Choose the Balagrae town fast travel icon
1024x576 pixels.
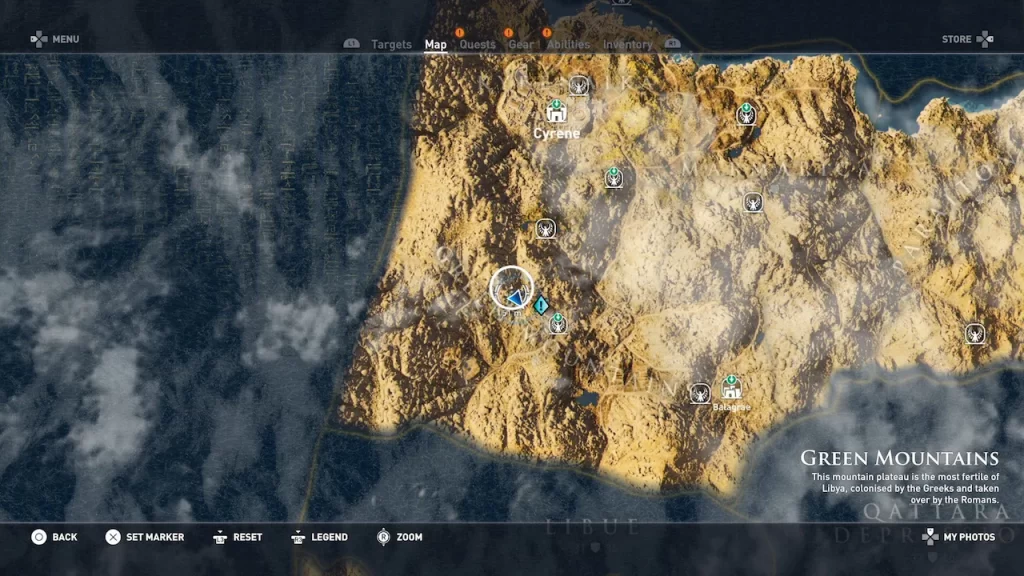731,388
